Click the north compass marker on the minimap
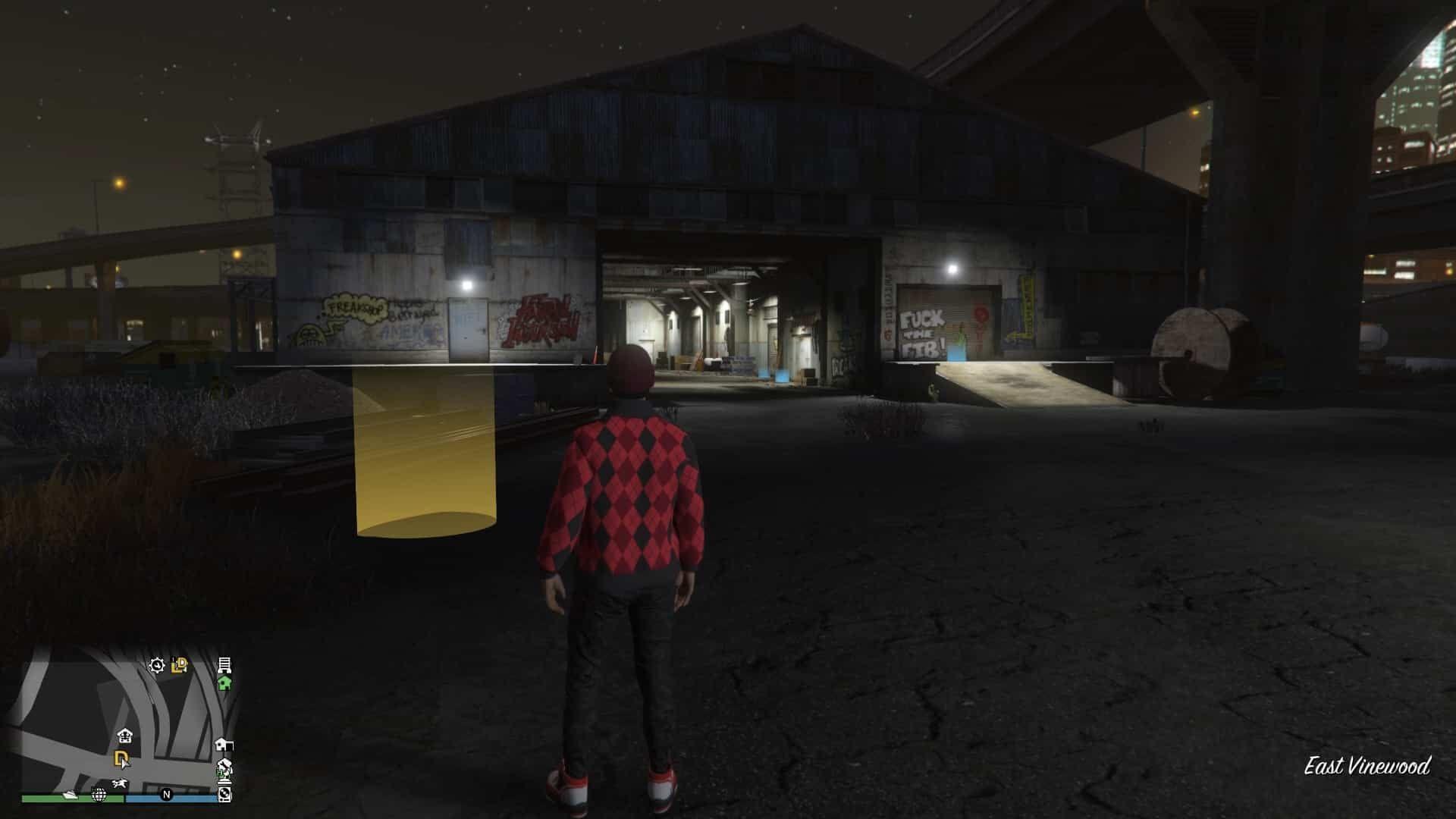The width and height of the screenshot is (1456, 819). [166, 795]
